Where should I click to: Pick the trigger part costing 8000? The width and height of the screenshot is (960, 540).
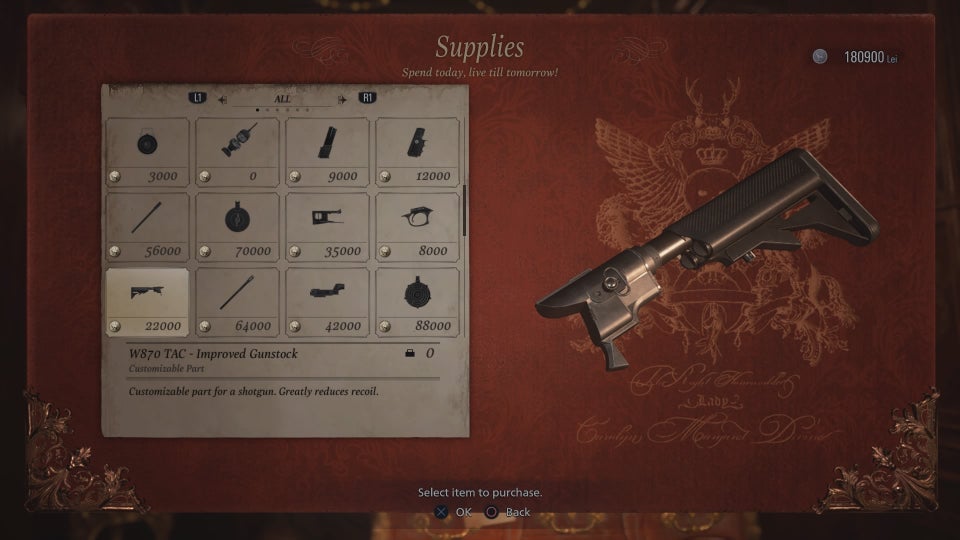coord(417,227)
